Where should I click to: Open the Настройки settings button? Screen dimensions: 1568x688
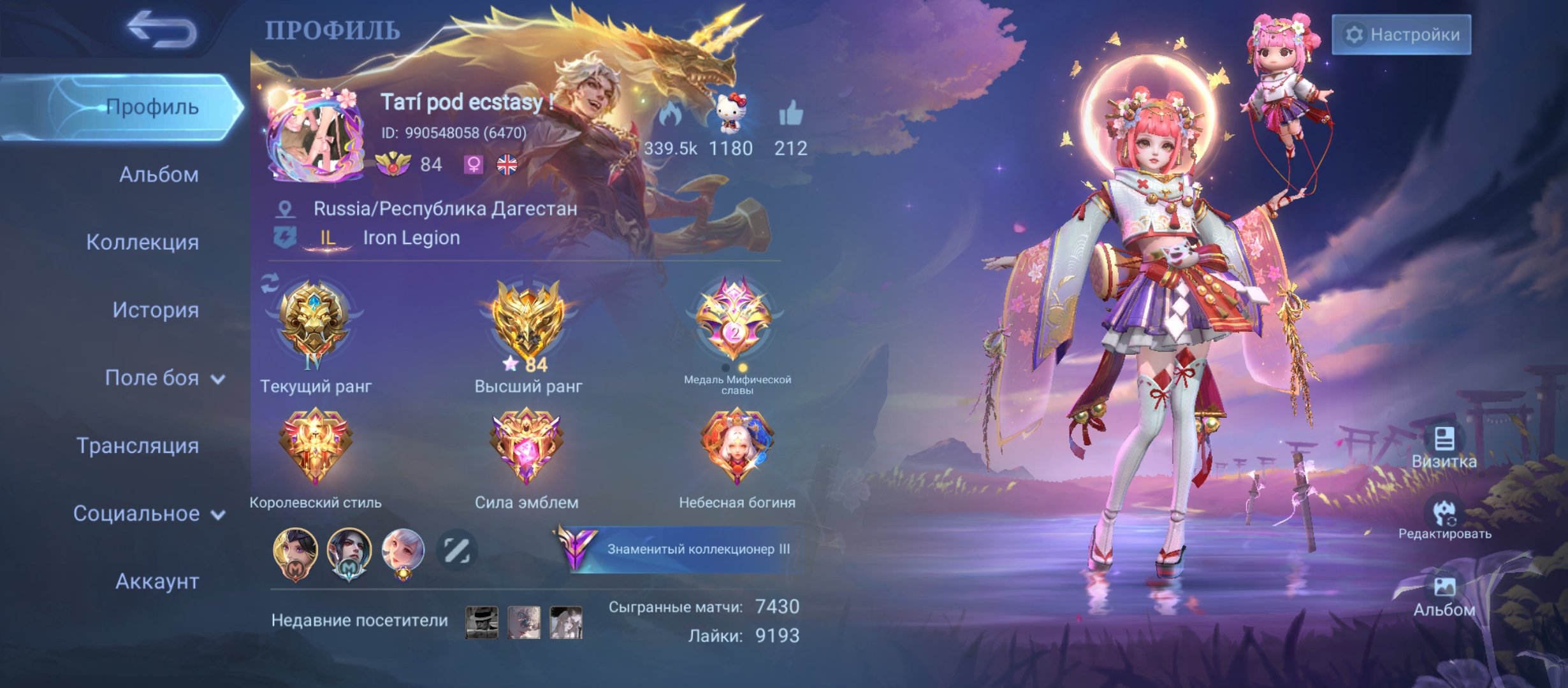1401,34
